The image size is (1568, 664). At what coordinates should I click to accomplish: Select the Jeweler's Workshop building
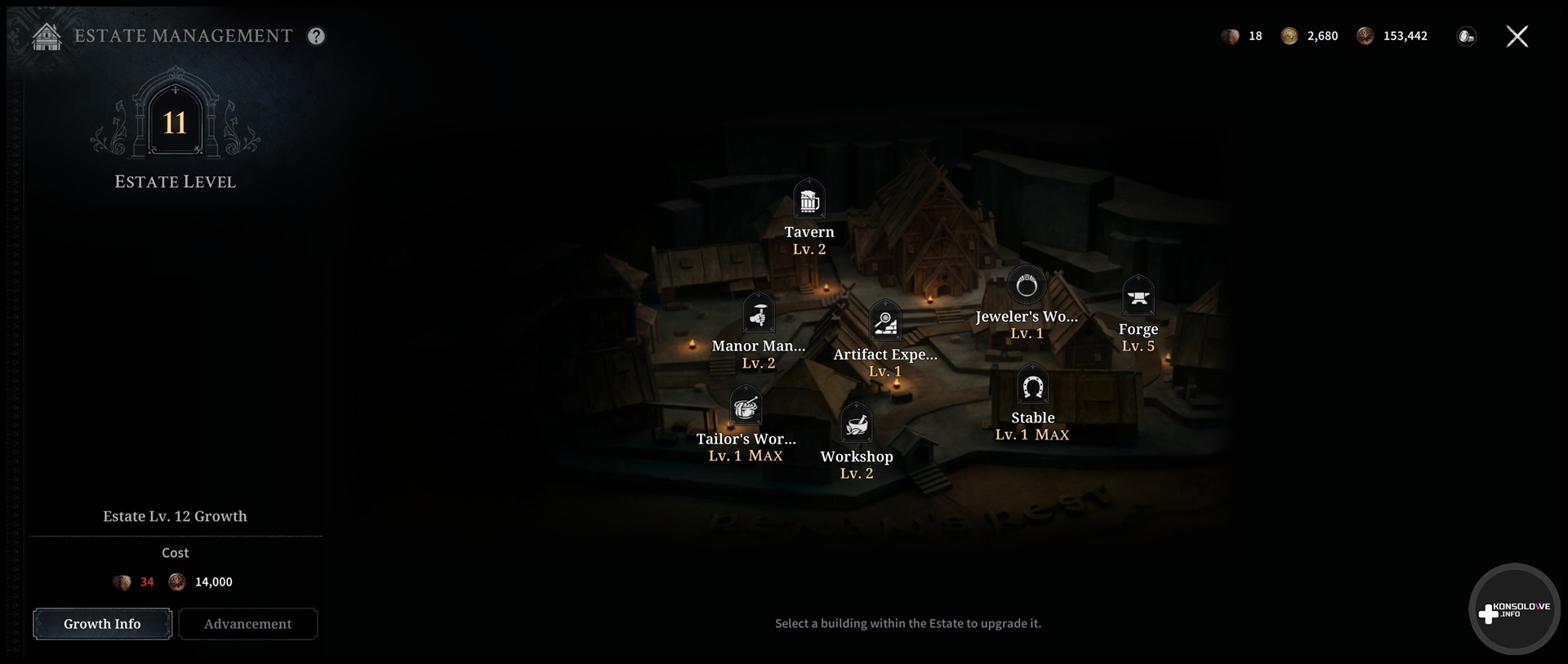[x=1027, y=286]
